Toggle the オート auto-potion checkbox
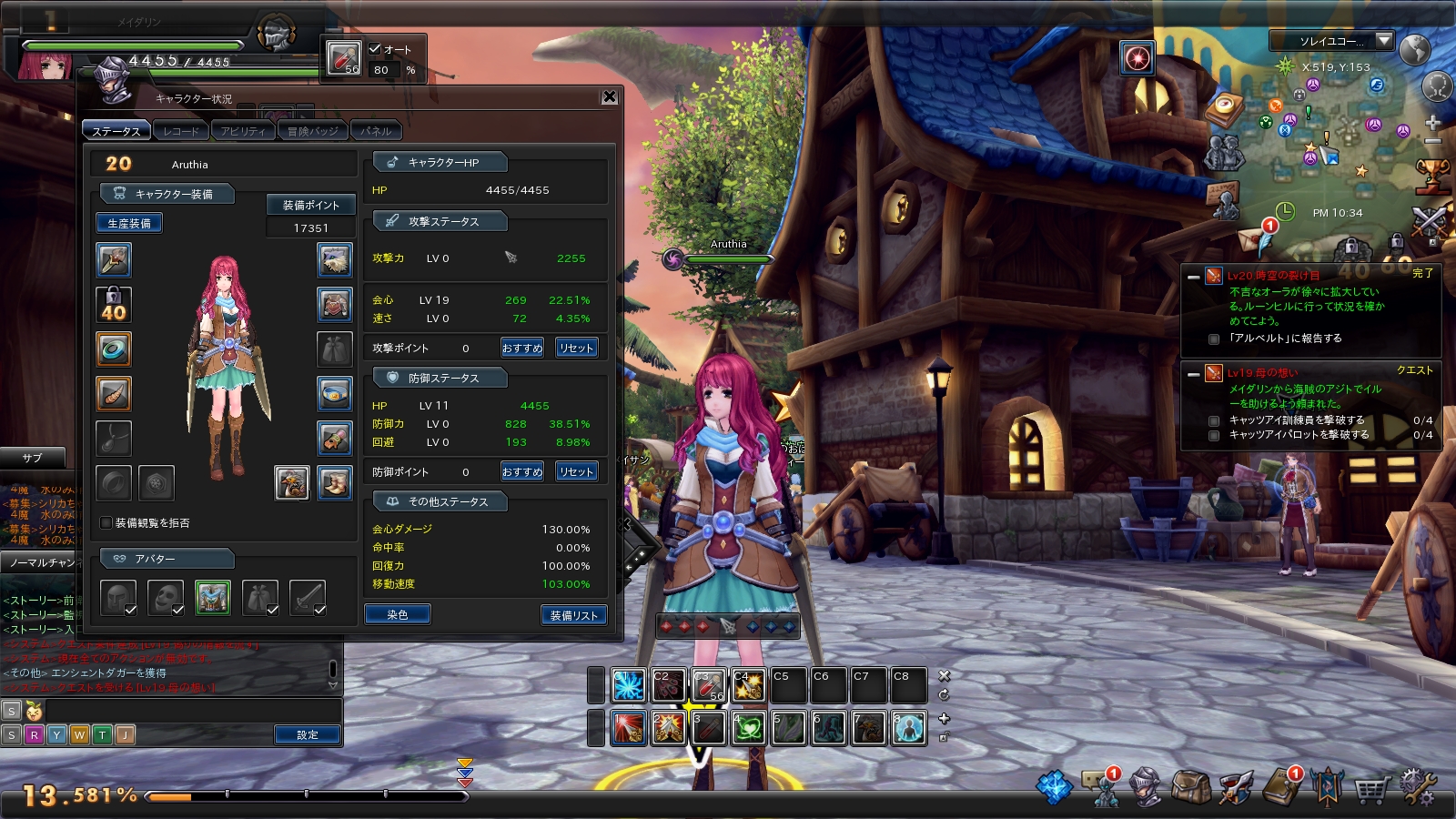1456x819 pixels. point(375,49)
